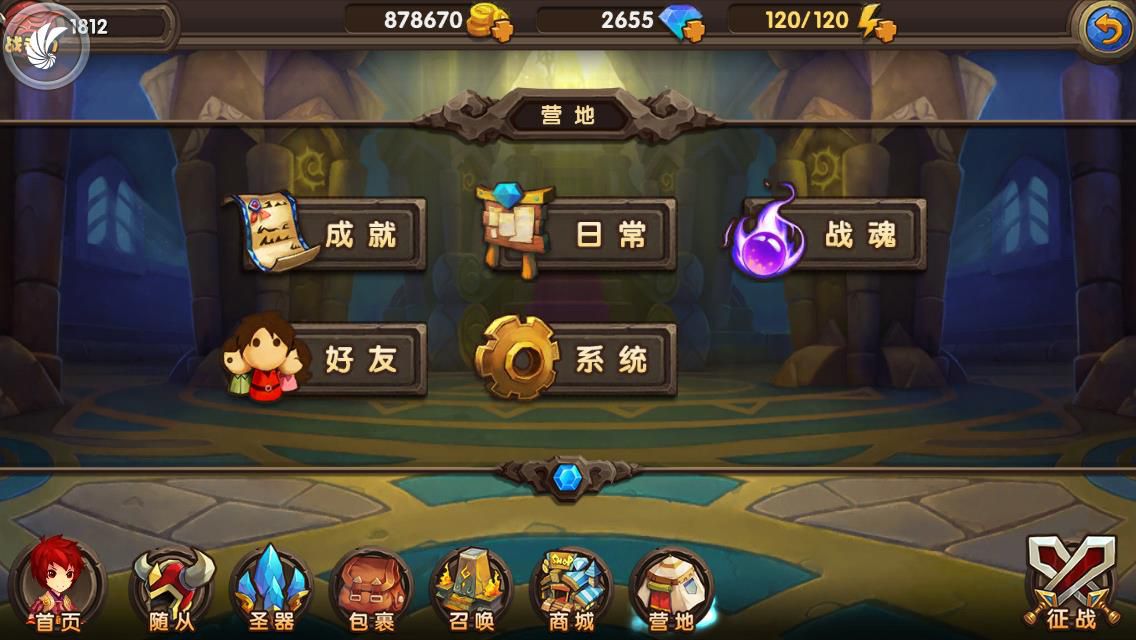Visit the 商城 shop
Image resolution: width=1136 pixels, height=640 pixels.
click(x=572, y=592)
